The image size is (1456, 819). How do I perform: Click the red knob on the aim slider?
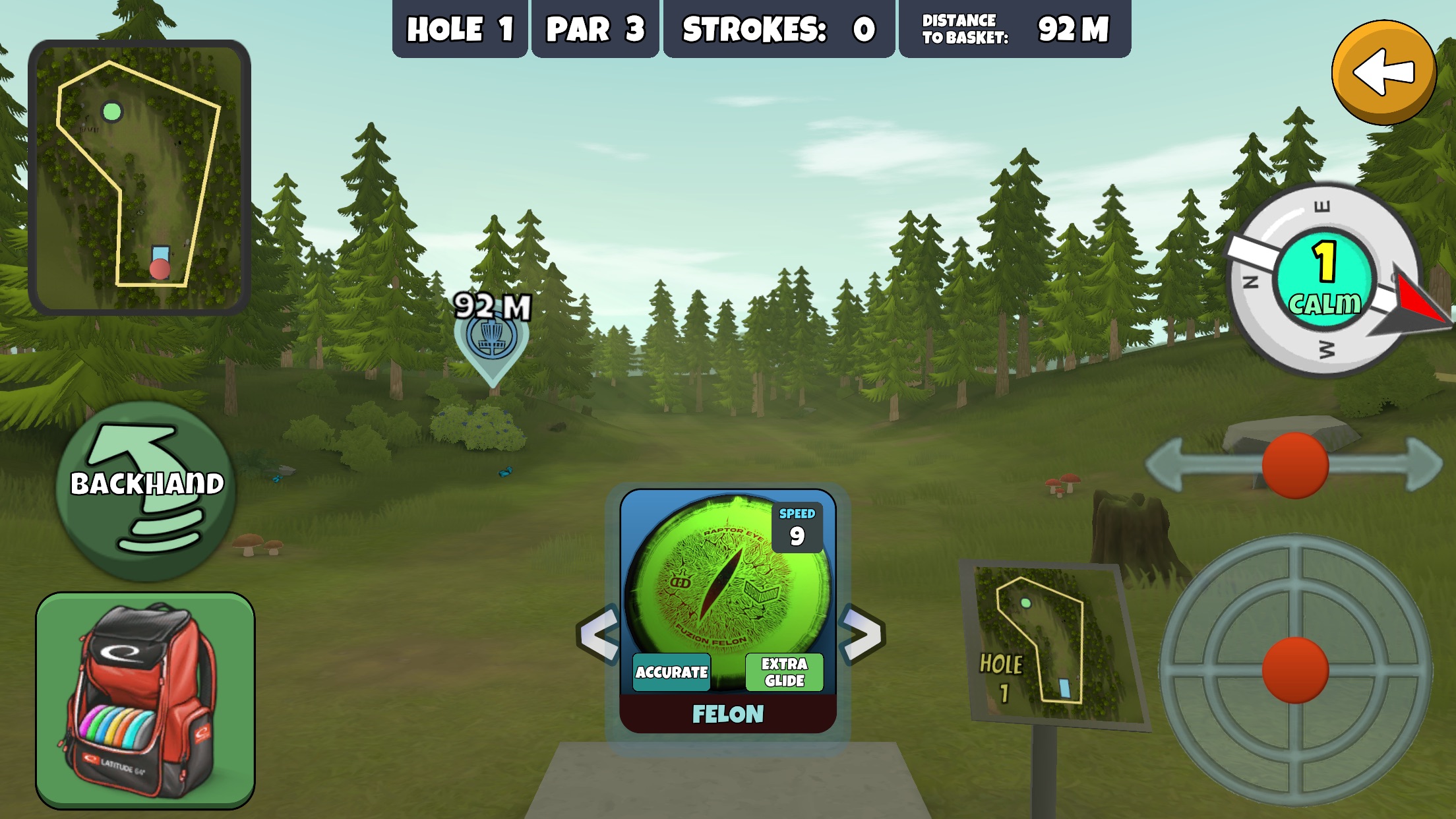click(x=1294, y=465)
